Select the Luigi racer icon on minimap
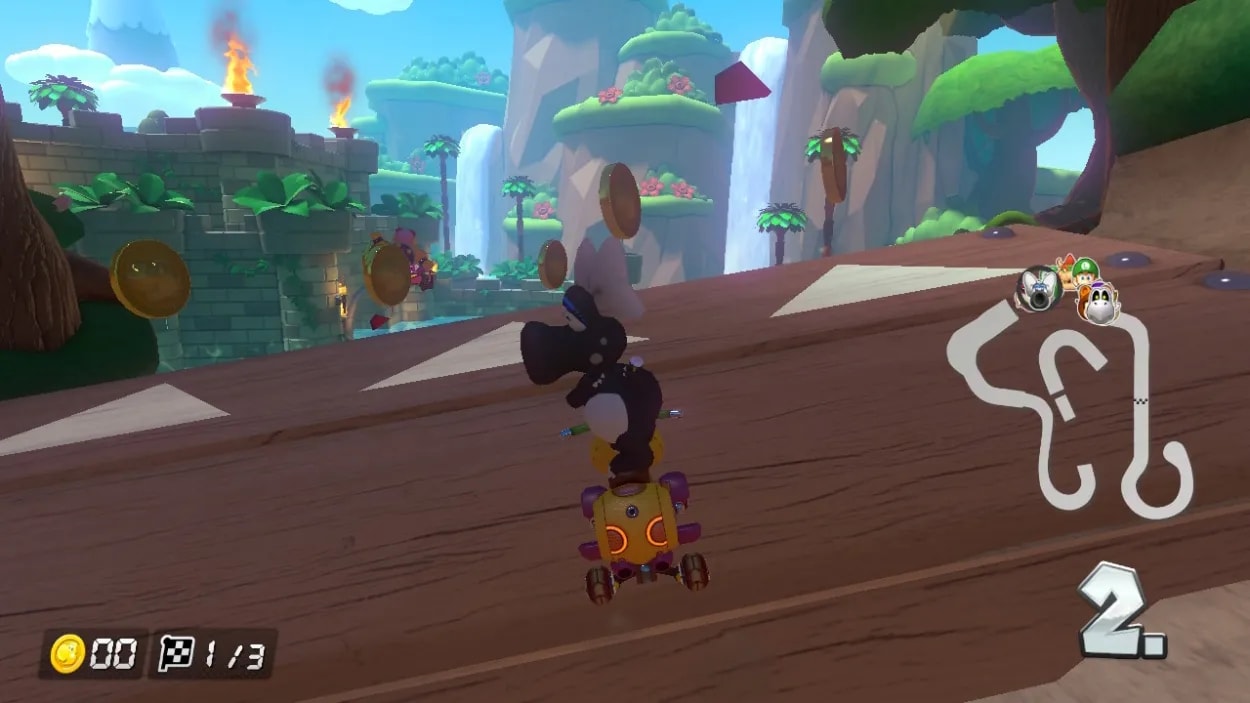The image size is (1250, 703). tap(1084, 270)
